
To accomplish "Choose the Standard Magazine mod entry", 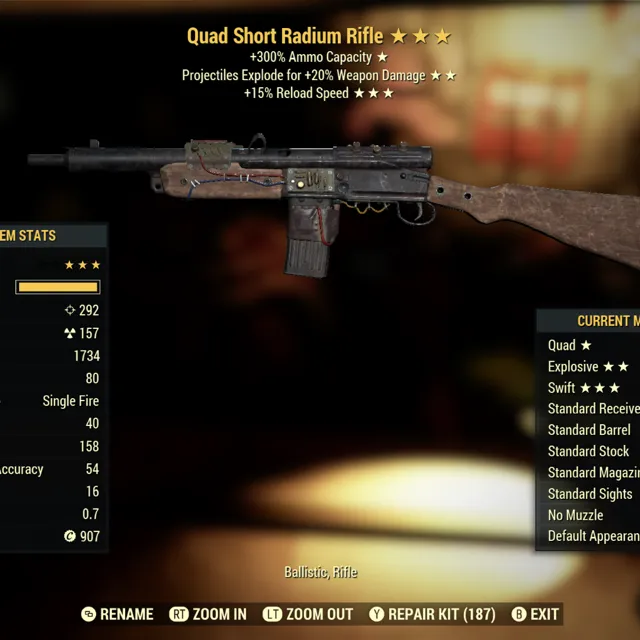I will pyautogui.click(x=593, y=472).
